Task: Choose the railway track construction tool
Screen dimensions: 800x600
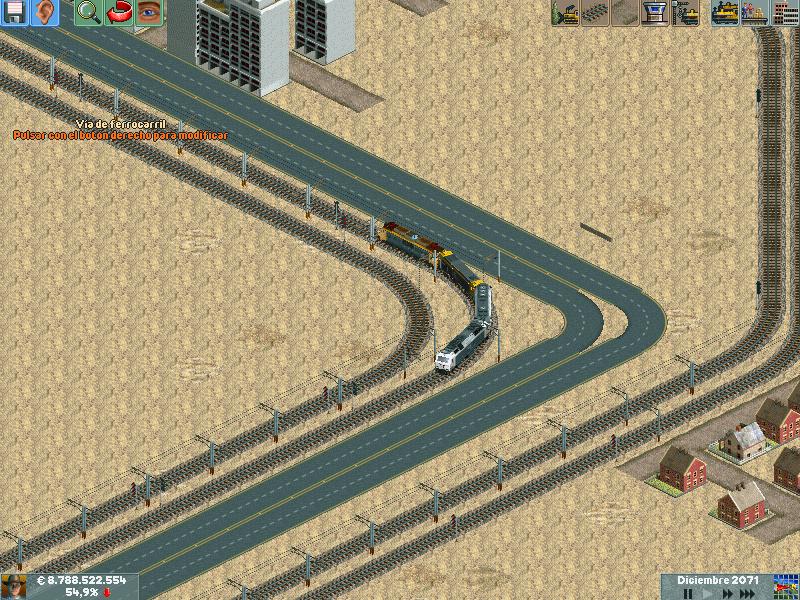Action: click(596, 12)
